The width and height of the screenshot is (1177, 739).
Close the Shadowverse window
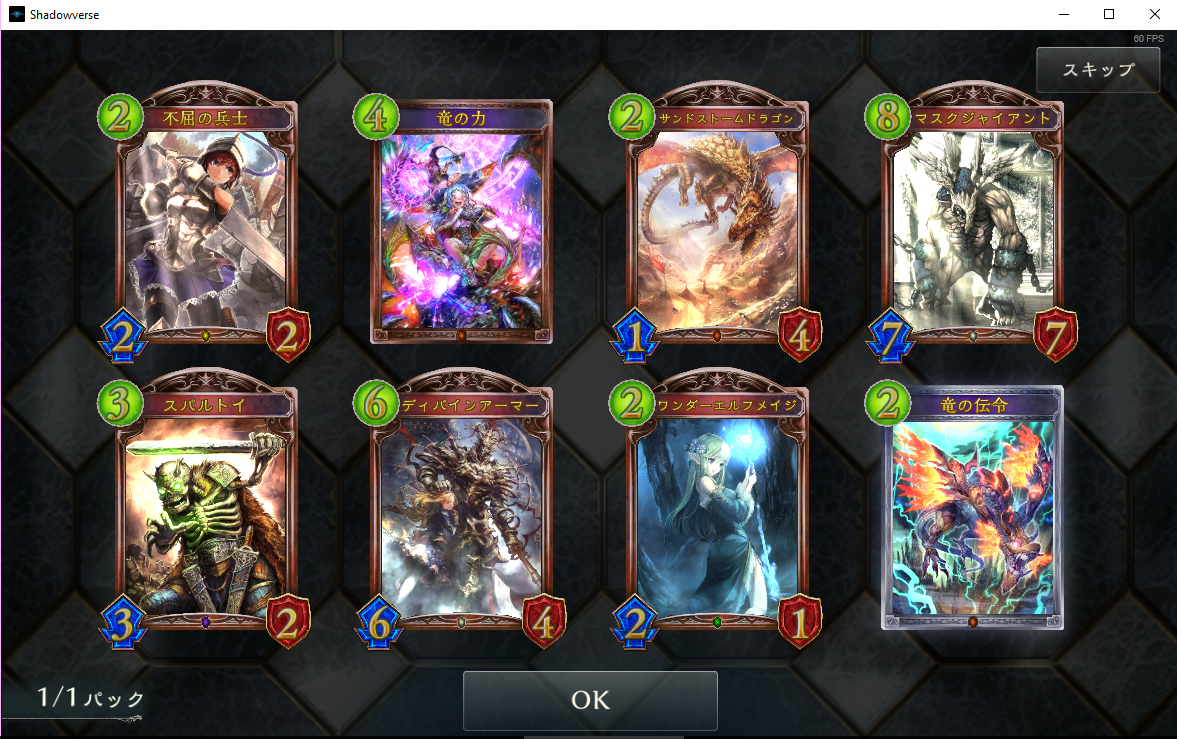[x=1154, y=15]
